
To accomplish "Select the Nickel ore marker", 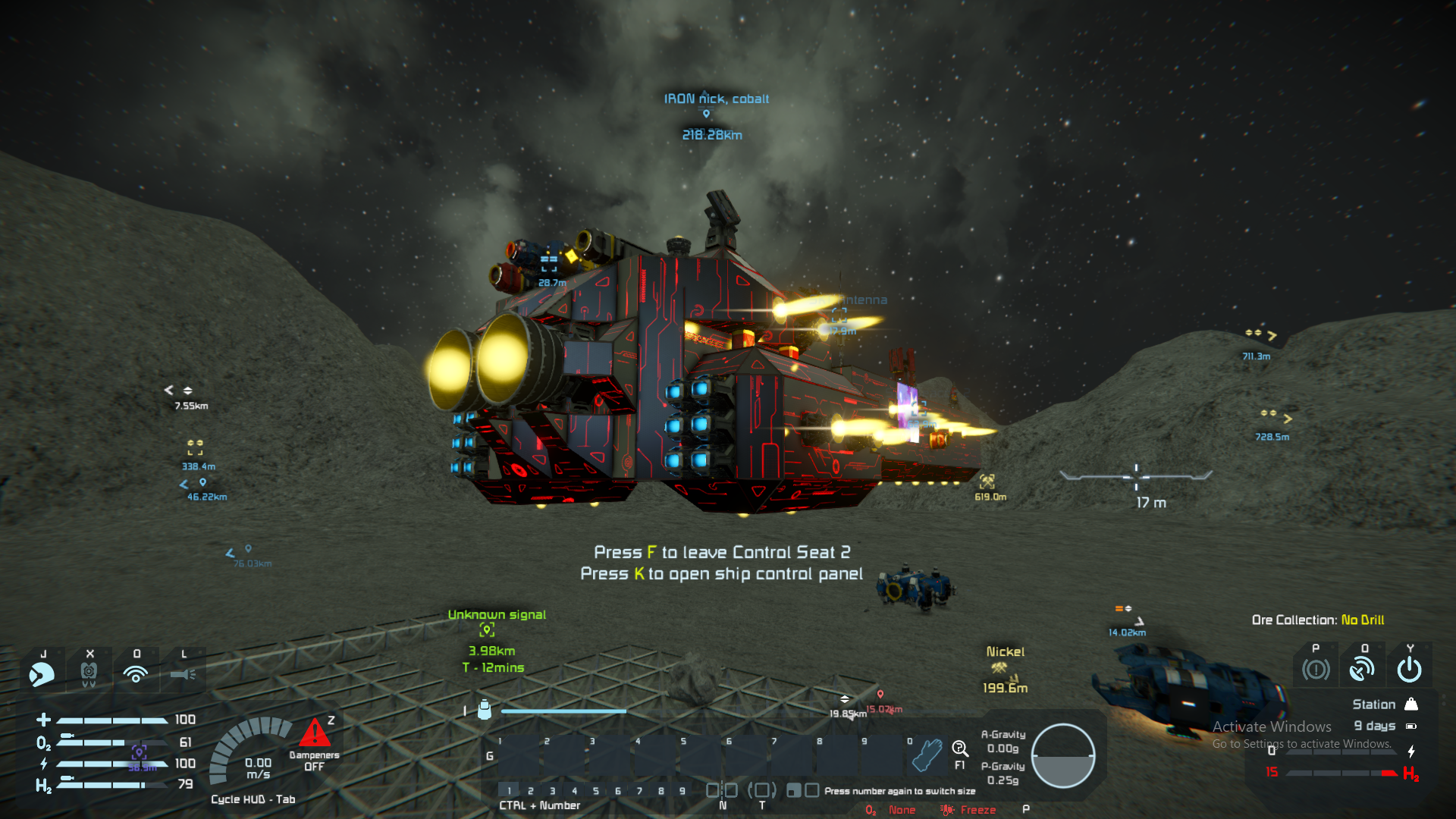I will pyautogui.click(x=999, y=668).
